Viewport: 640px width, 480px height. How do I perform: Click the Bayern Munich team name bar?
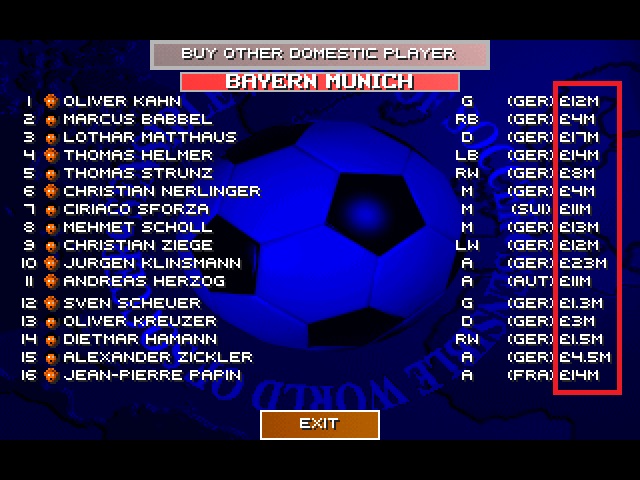pos(319,81)
